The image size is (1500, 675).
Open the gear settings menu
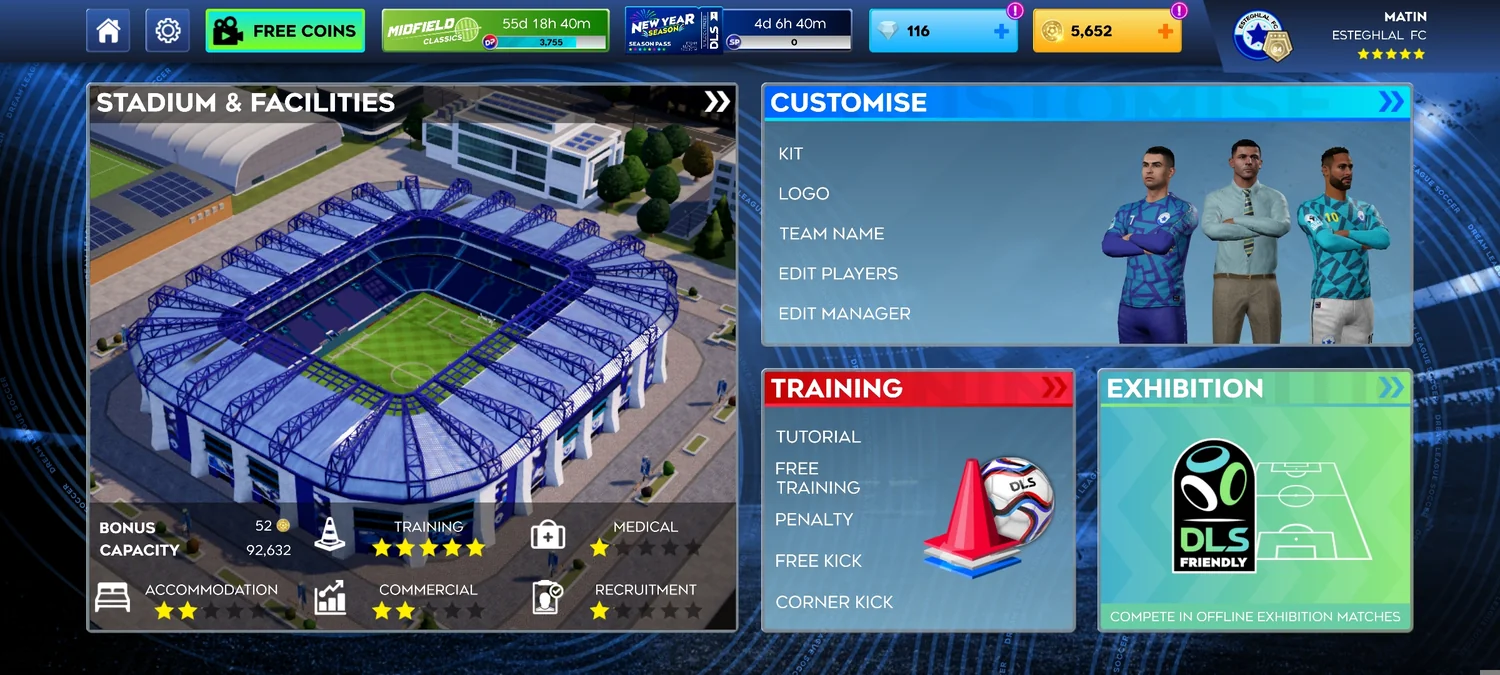tap(168, 31)
